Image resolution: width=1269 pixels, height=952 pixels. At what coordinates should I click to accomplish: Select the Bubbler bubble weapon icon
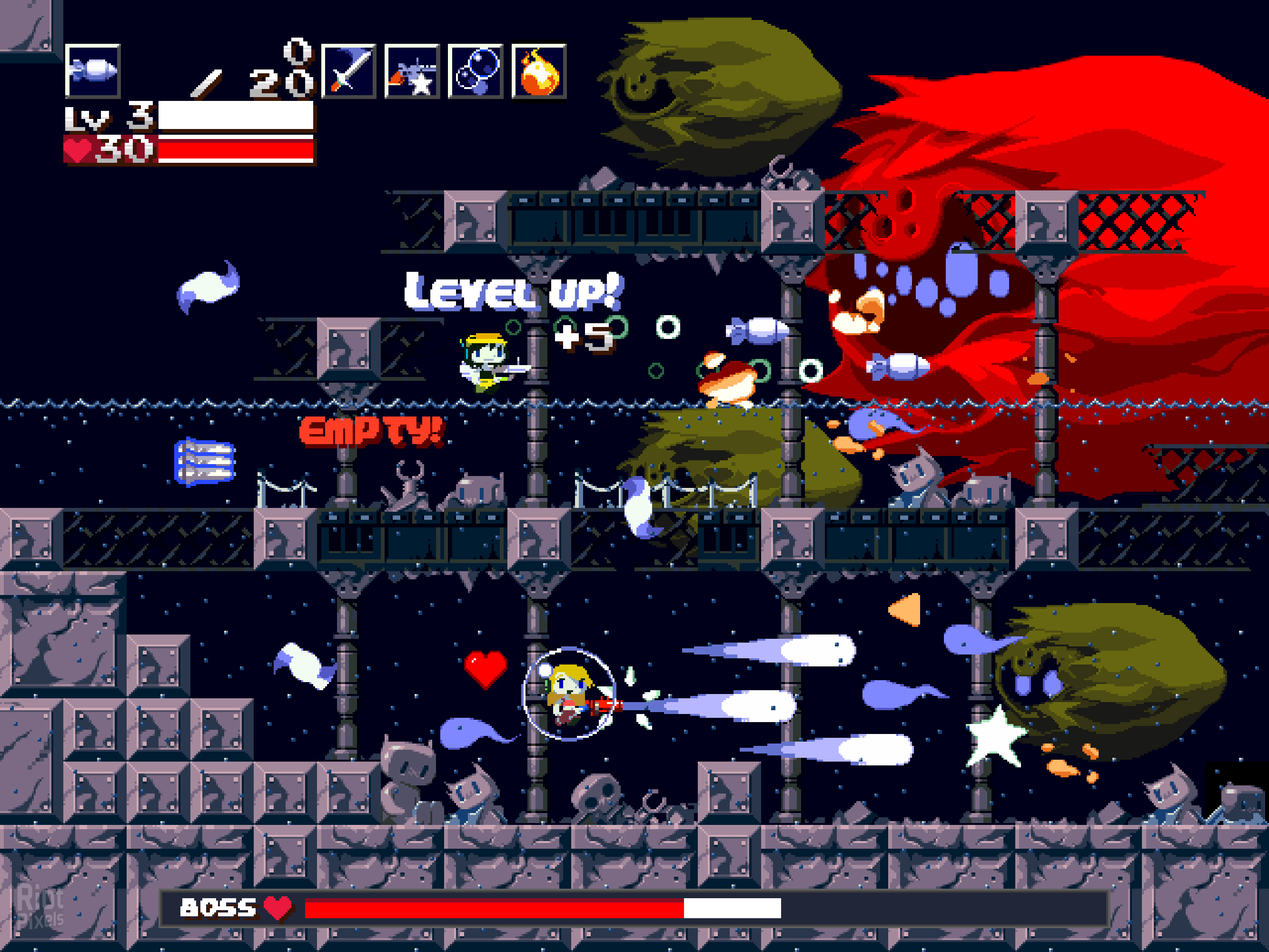(476, 72)
